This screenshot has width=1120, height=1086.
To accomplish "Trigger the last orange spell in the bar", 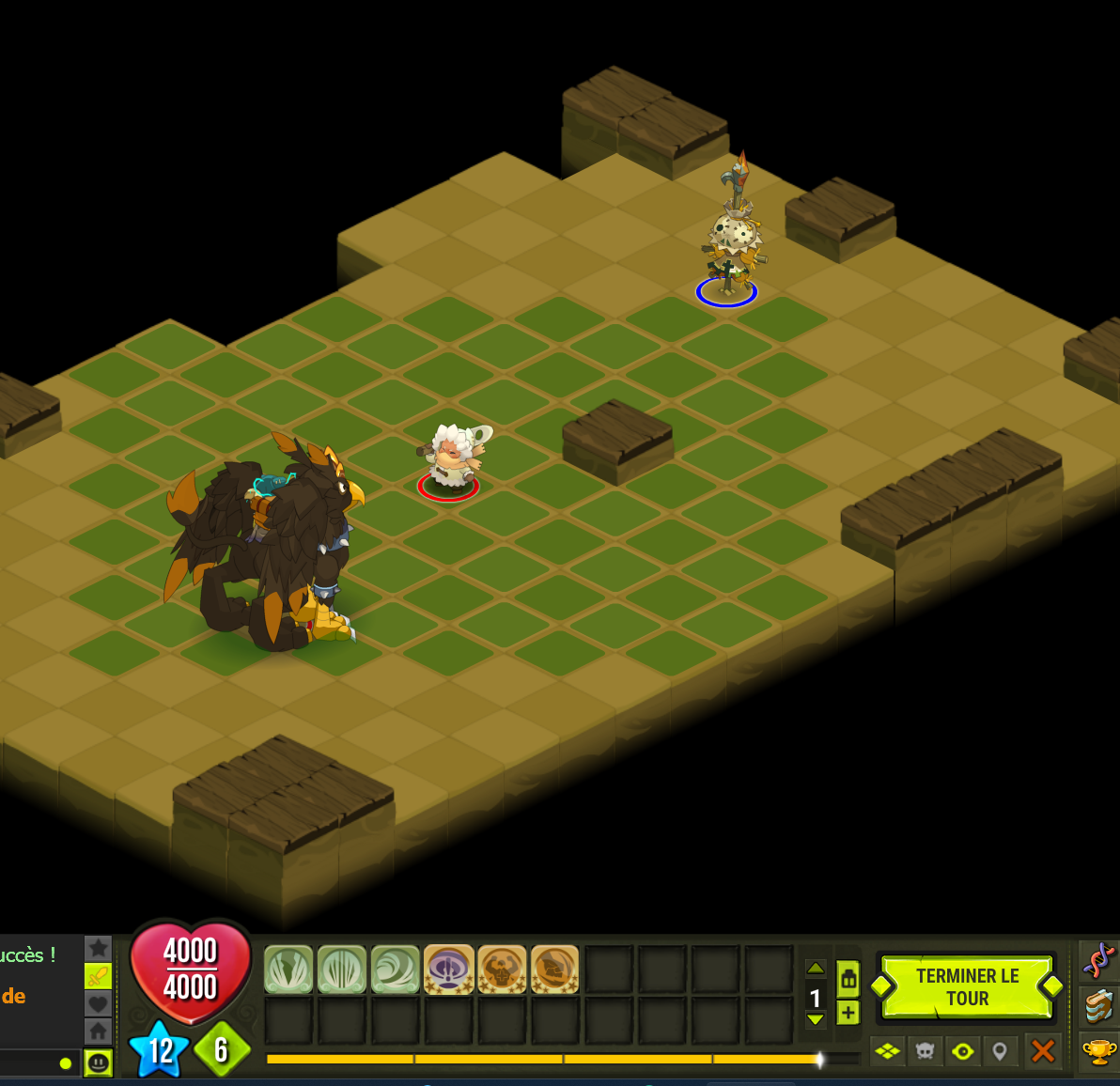I will pos(555,970).
